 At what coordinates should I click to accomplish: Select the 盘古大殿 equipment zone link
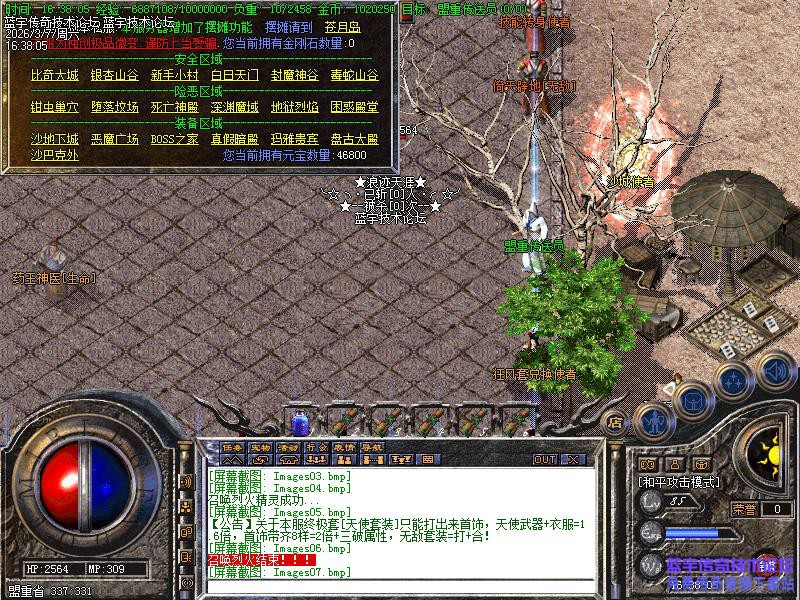click(354, 139)
